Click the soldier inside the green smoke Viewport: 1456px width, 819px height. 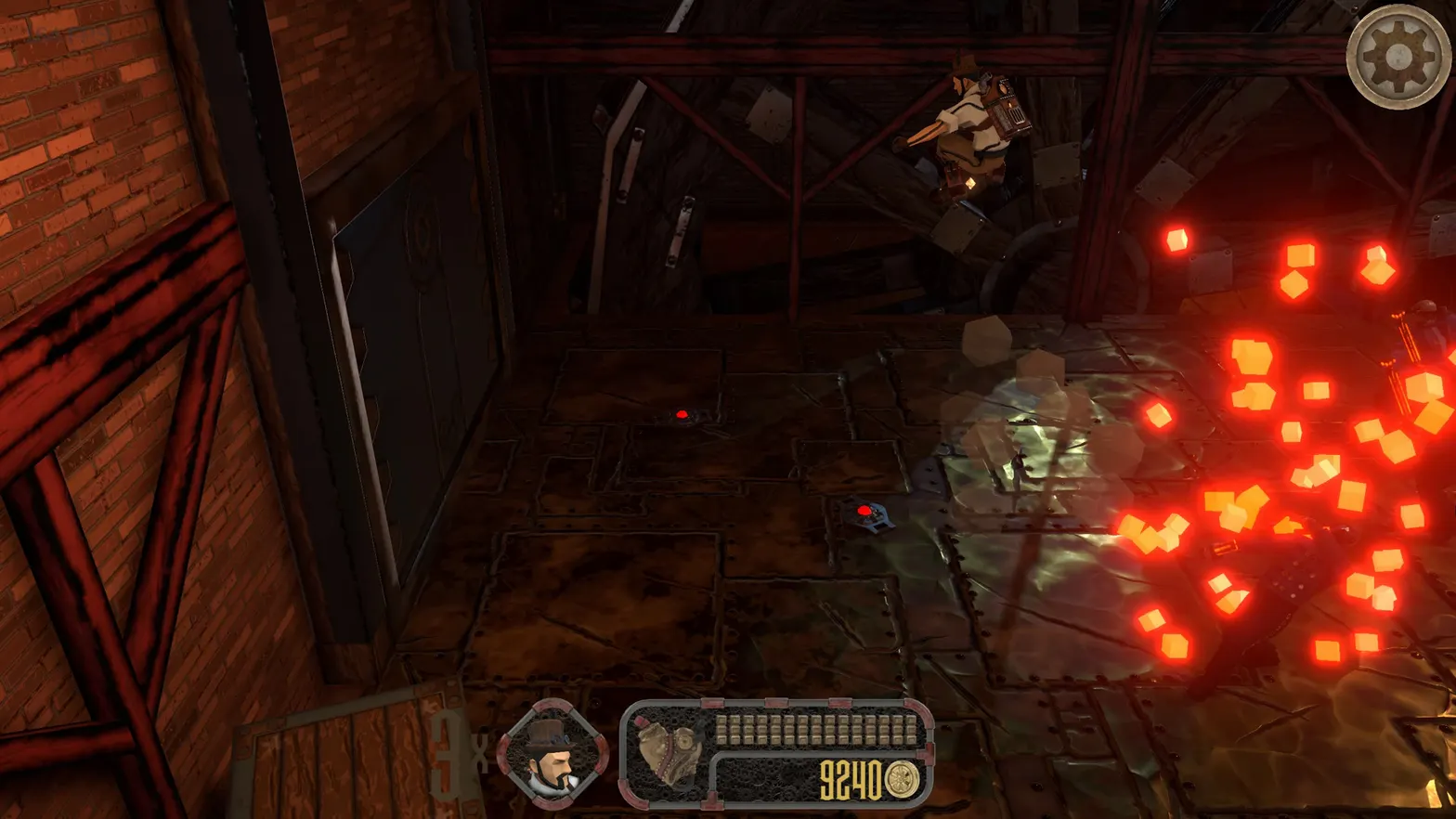1017,469
